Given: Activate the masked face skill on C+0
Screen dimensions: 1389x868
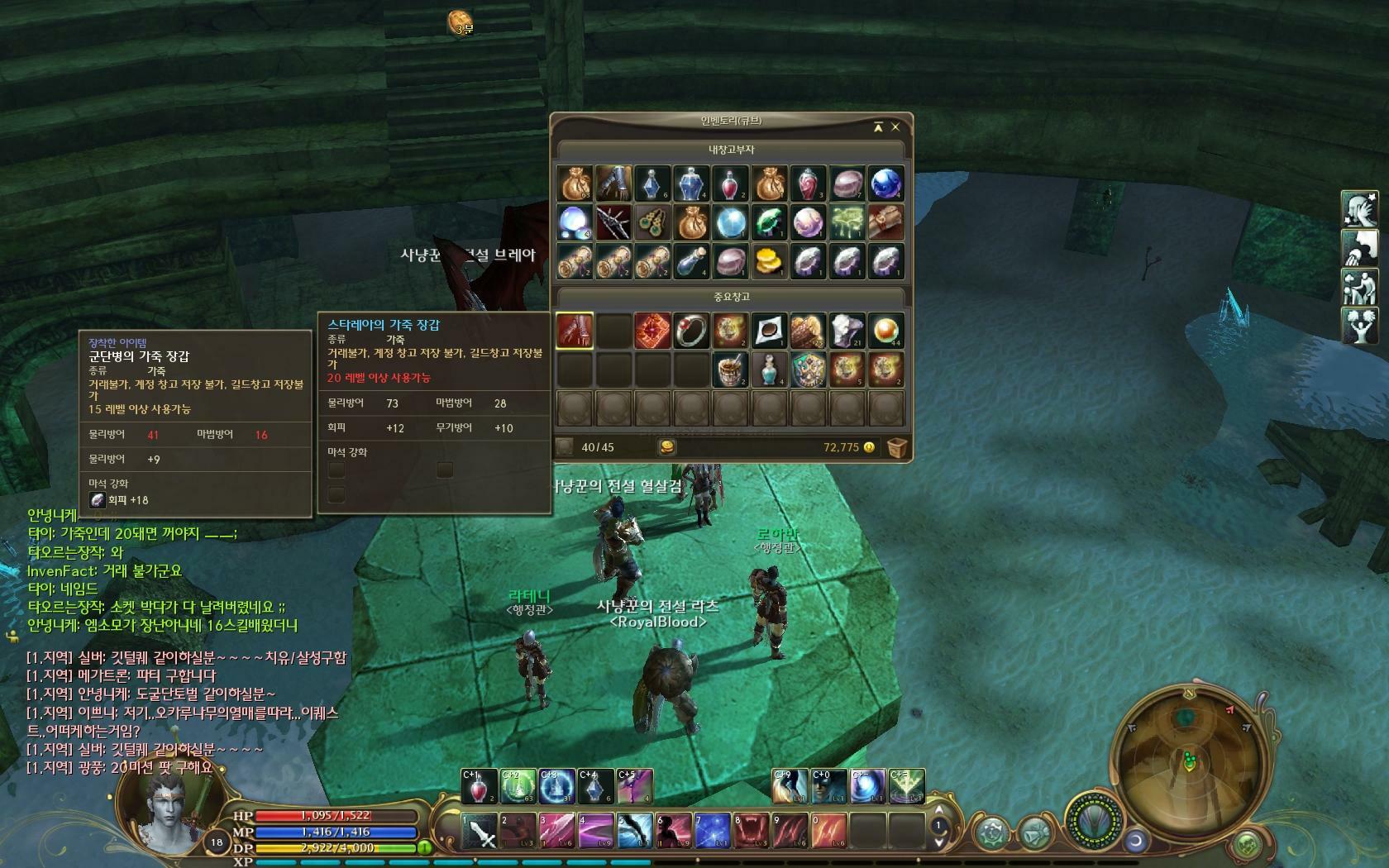Looking at the screenshot, I should 828,787.
